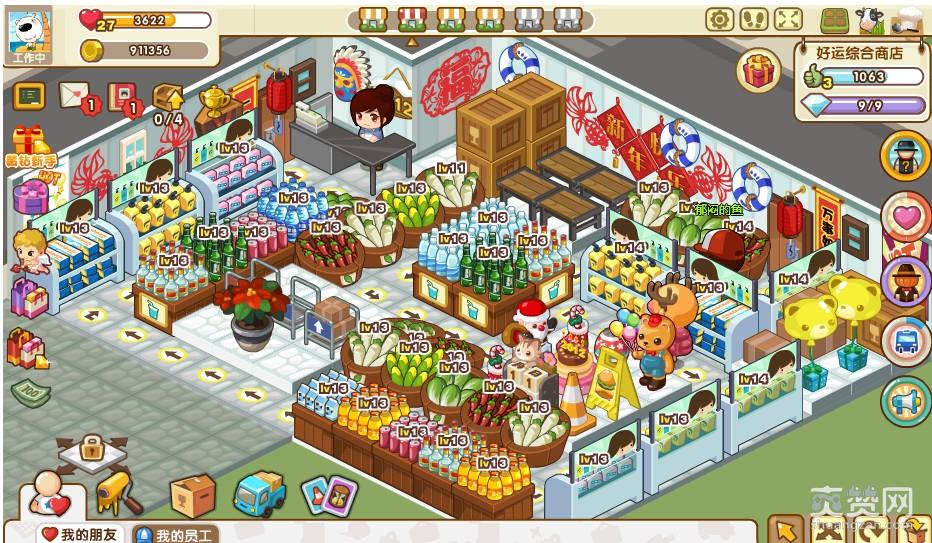The image size is (932, 543).
Task: Open the purple HOT gift box
Action: coord(30,192)
